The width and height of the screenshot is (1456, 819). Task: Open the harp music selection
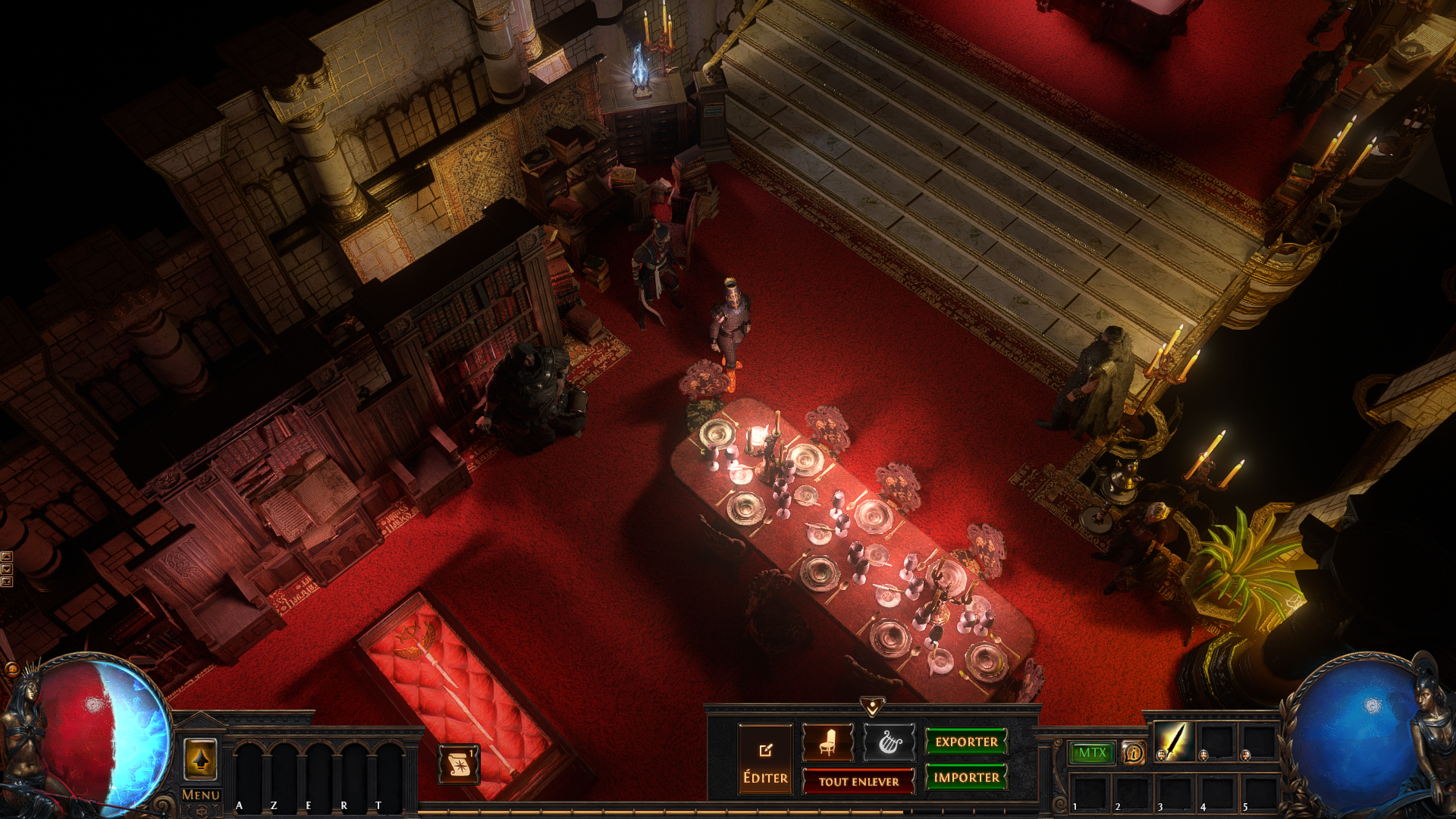[889, 742]
